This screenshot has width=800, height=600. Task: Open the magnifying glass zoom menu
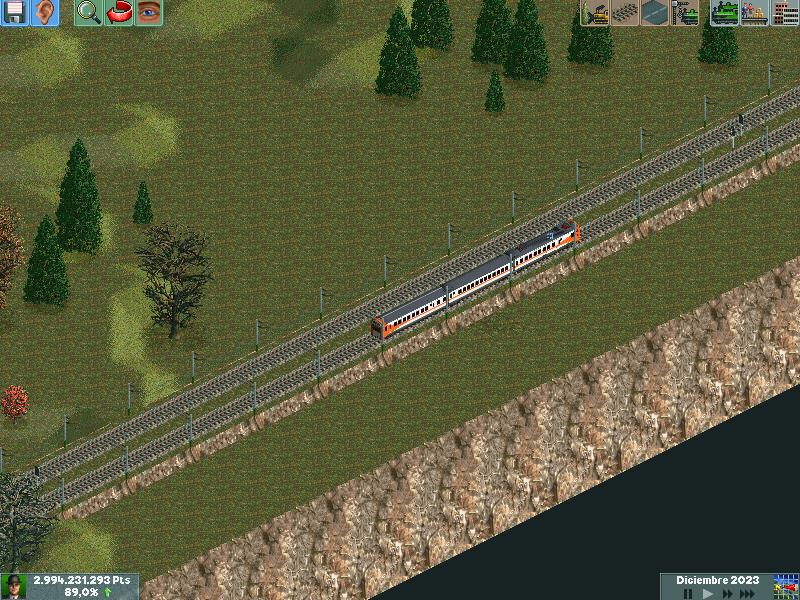click(x=89, y=13)
